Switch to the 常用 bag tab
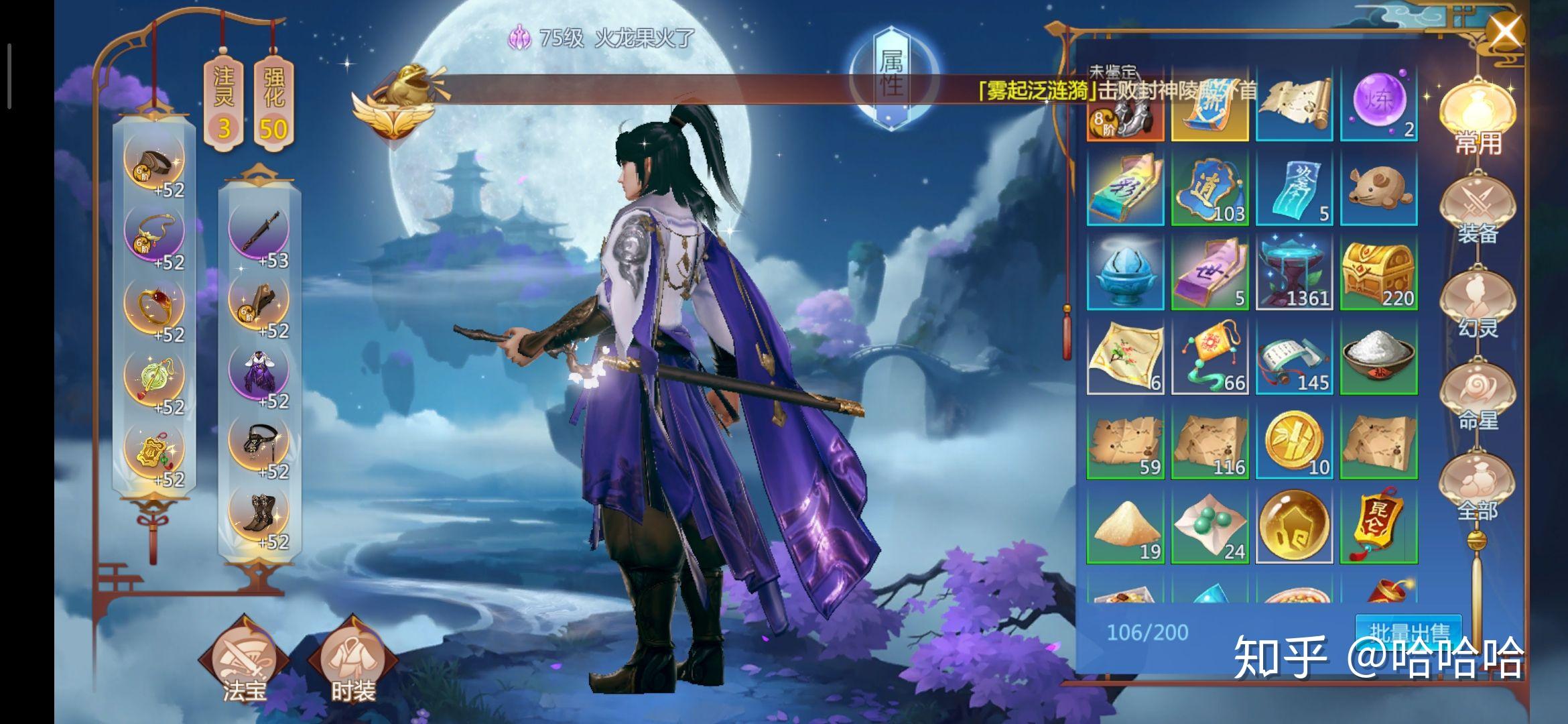 tap(1478, 121)
